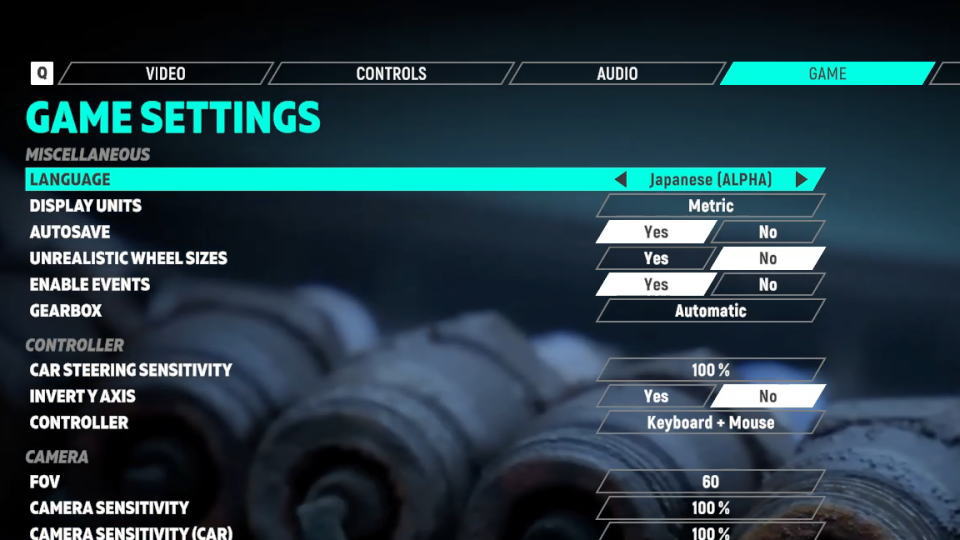960x540 pixels.
Task: Change the Controller Keyboard + Mouse selector
Action: tap(710, 423)
